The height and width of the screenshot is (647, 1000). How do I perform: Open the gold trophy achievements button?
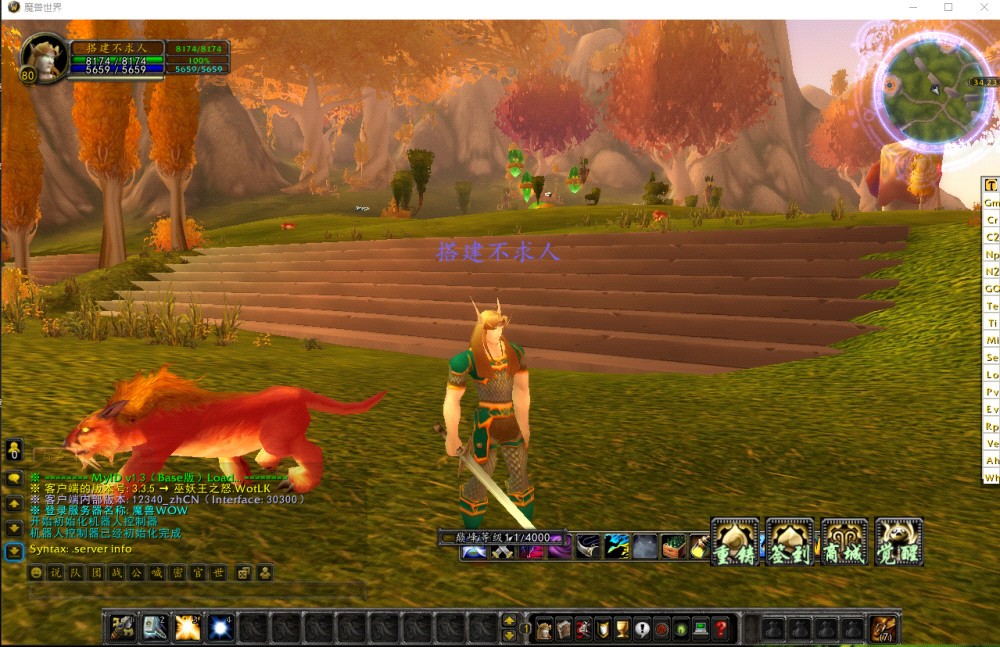coord(622,629)
